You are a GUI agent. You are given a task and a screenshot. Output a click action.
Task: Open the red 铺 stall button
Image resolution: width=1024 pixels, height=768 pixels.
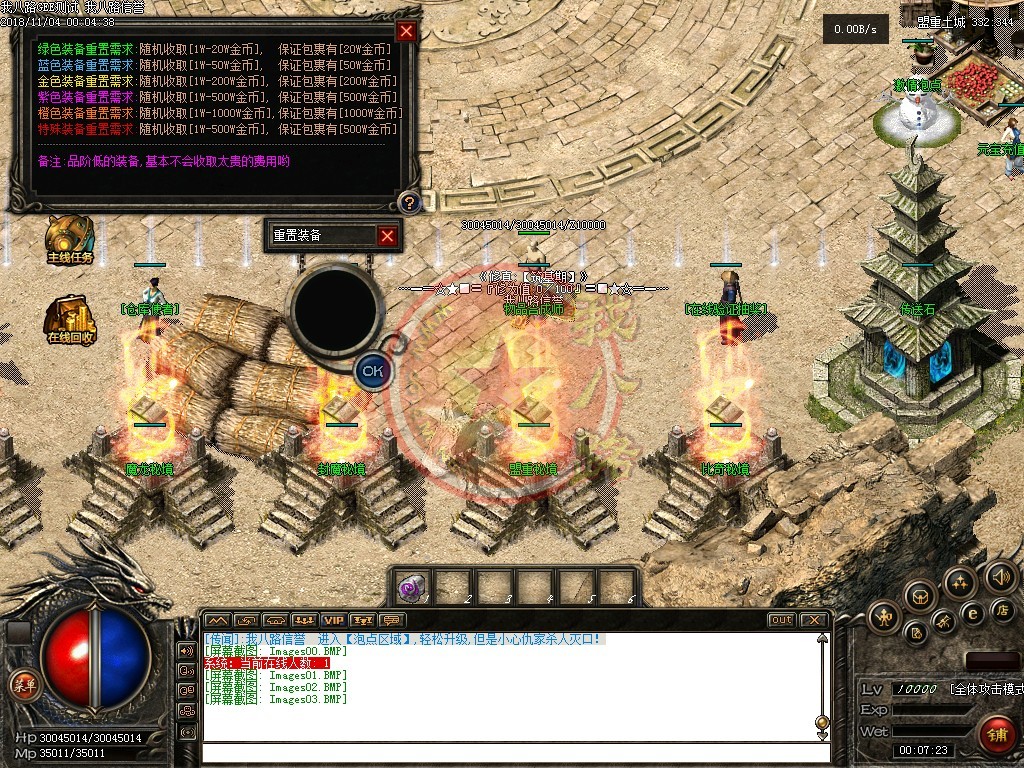click(x=996, y=733)
